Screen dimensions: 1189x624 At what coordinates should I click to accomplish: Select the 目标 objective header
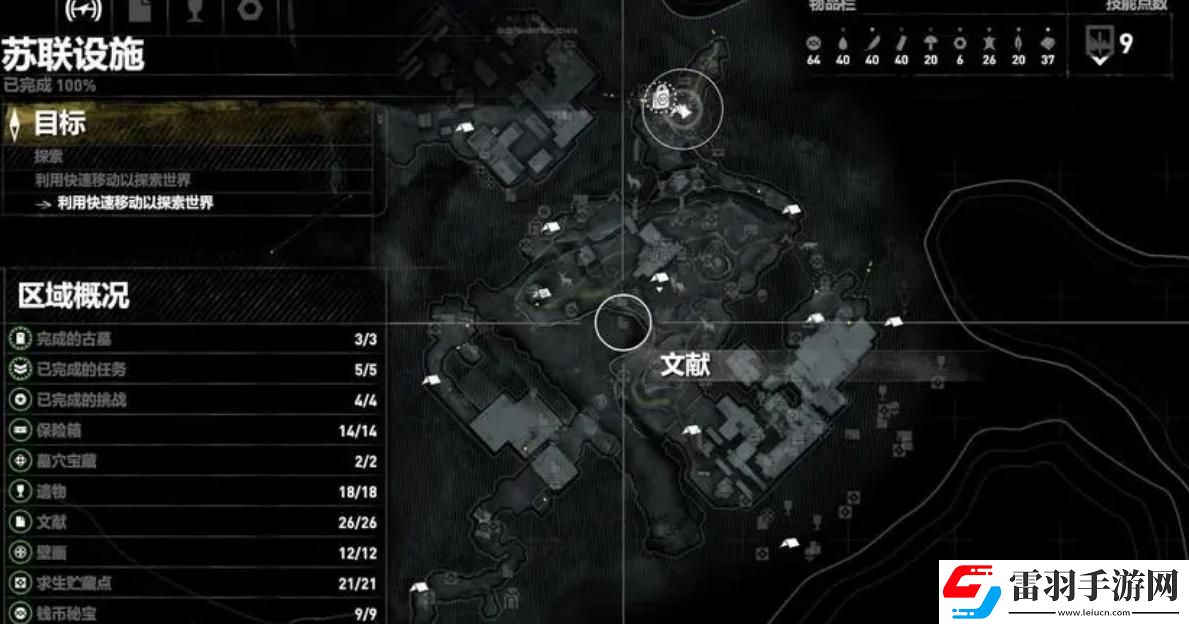(x=60, y=124)
